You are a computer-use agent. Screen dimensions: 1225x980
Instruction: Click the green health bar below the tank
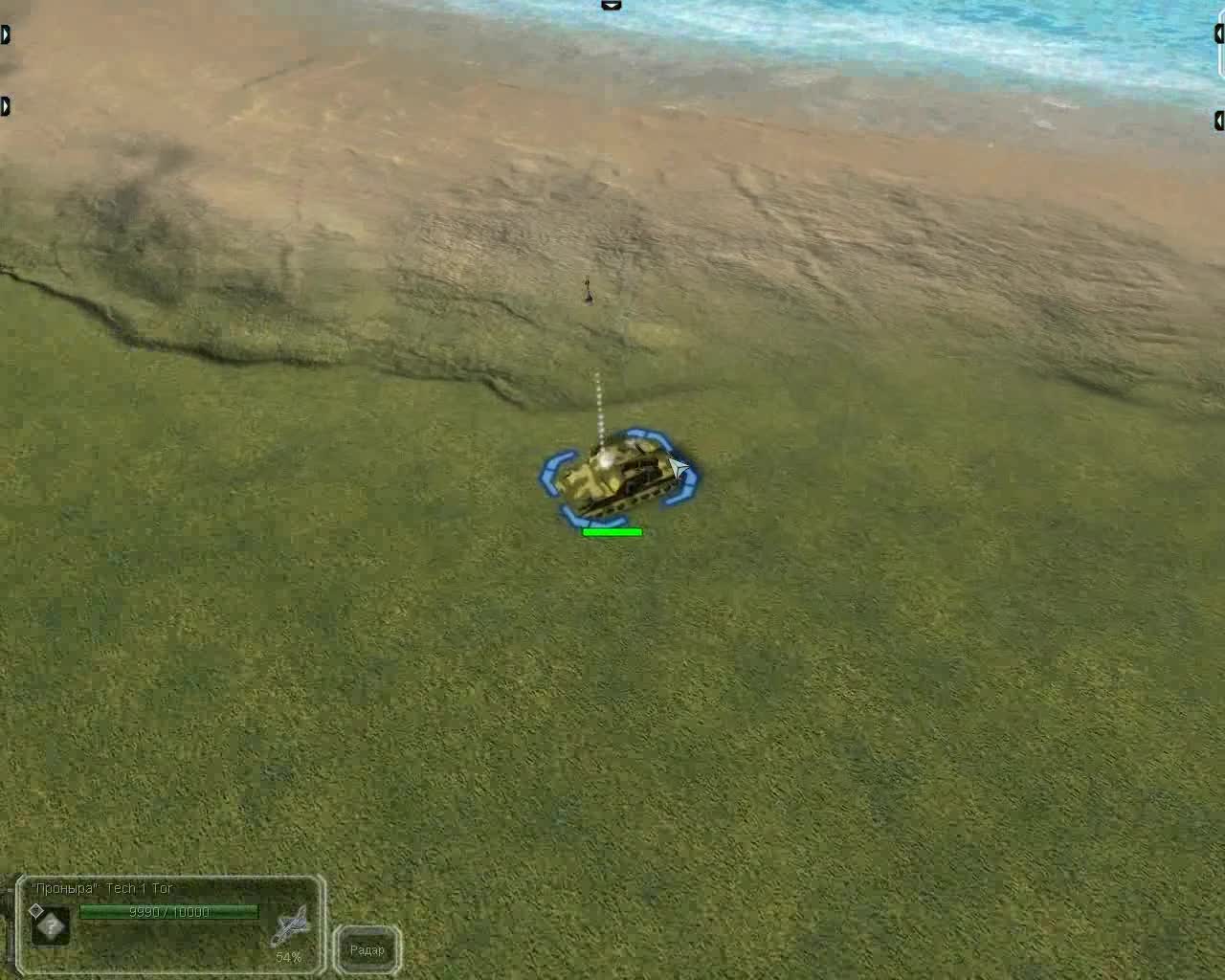pyautogui.click(x=613, y=530)
